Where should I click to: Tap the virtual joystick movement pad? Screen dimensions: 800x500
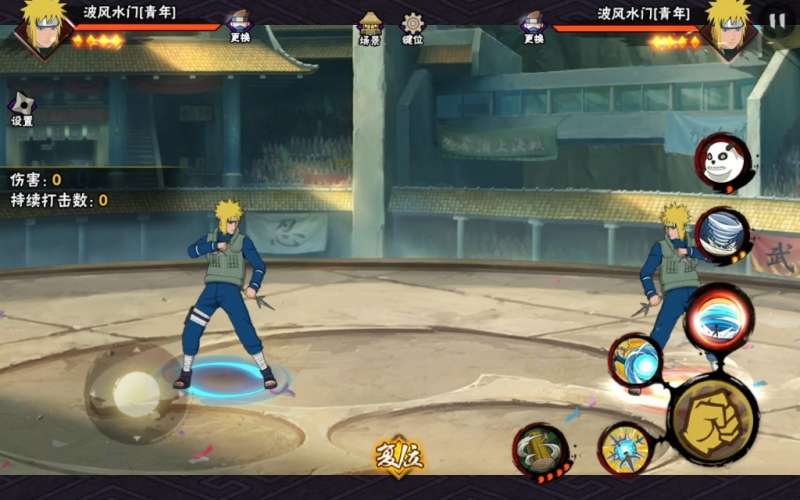135,393
